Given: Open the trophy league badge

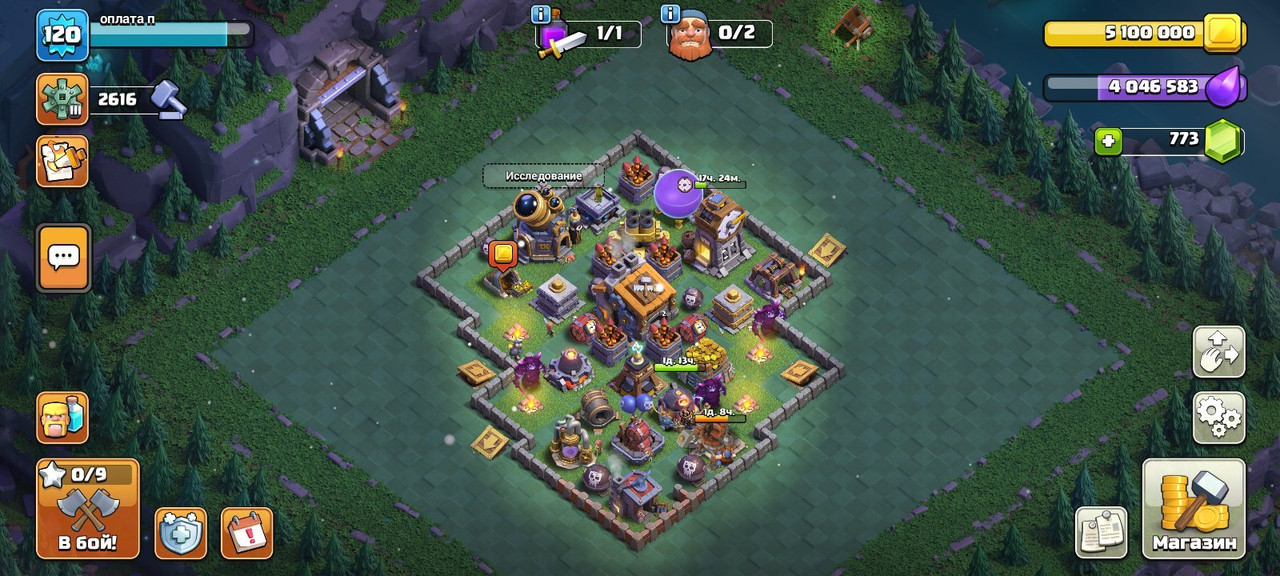Looking at the screenshot, I should [x=62, y=99].
